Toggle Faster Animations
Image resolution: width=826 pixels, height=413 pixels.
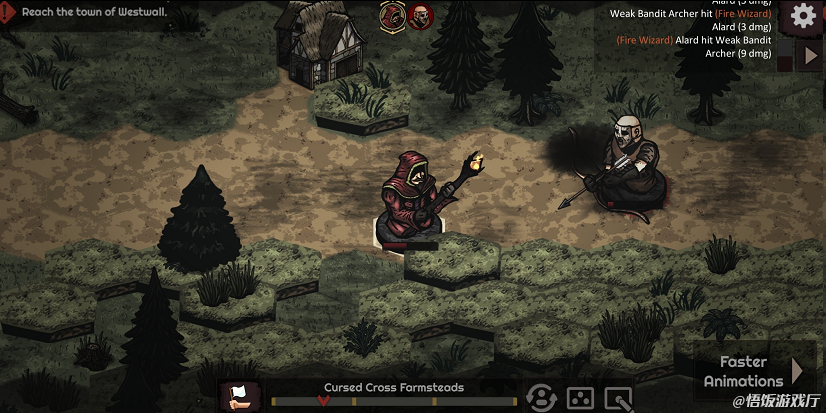752,371
